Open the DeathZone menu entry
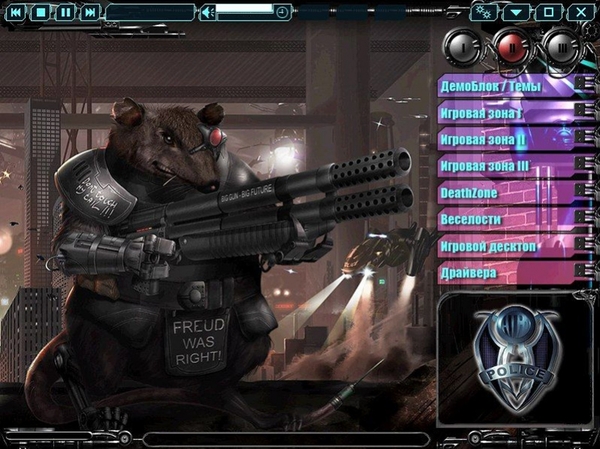This screenshot has width=600, height=449. [x=505, y=192]
